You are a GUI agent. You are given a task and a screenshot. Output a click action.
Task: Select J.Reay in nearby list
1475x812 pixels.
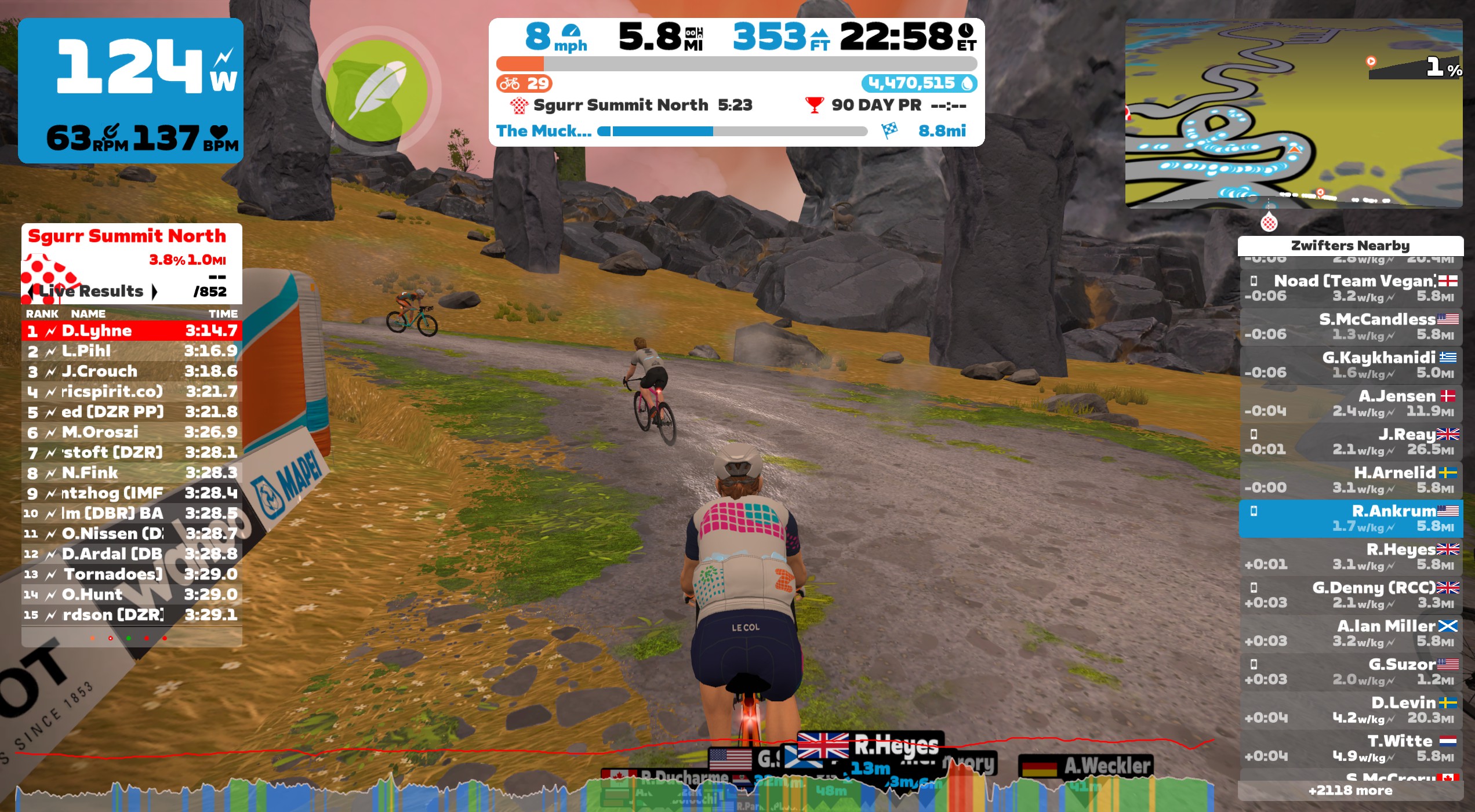[1350, 441]
